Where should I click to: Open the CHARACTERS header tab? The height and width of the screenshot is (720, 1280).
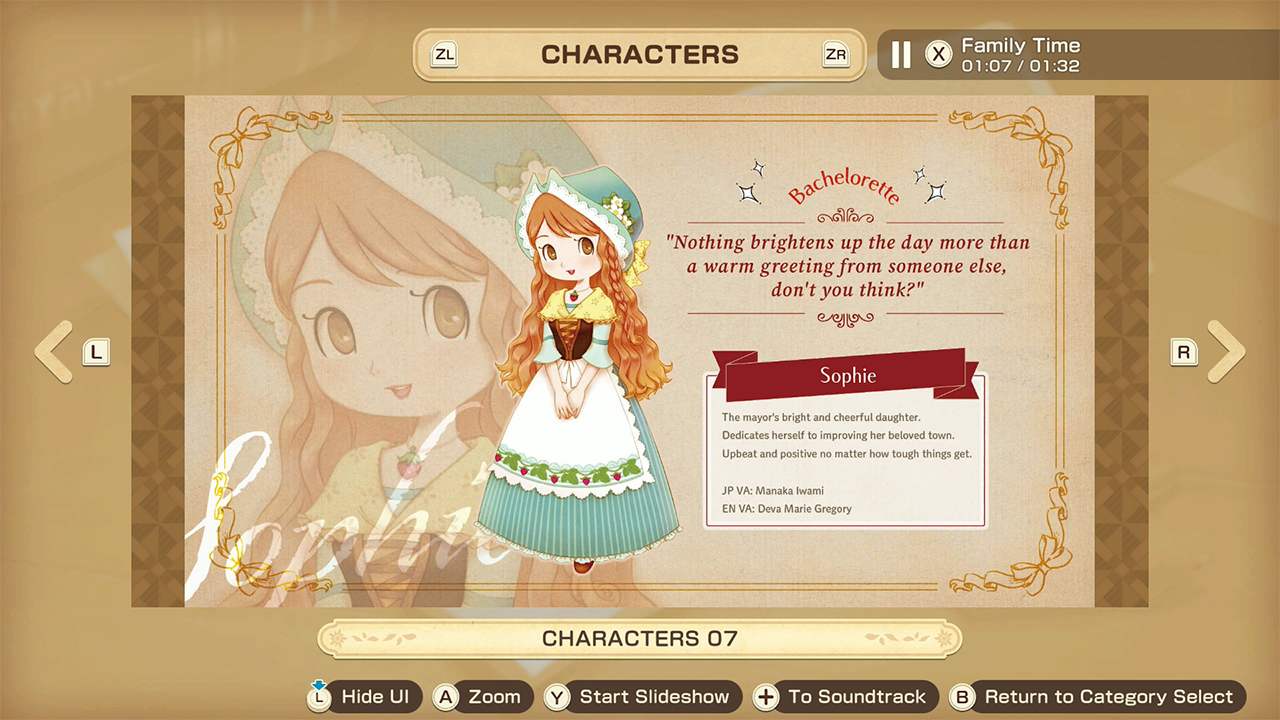click(x=640, y=55)
